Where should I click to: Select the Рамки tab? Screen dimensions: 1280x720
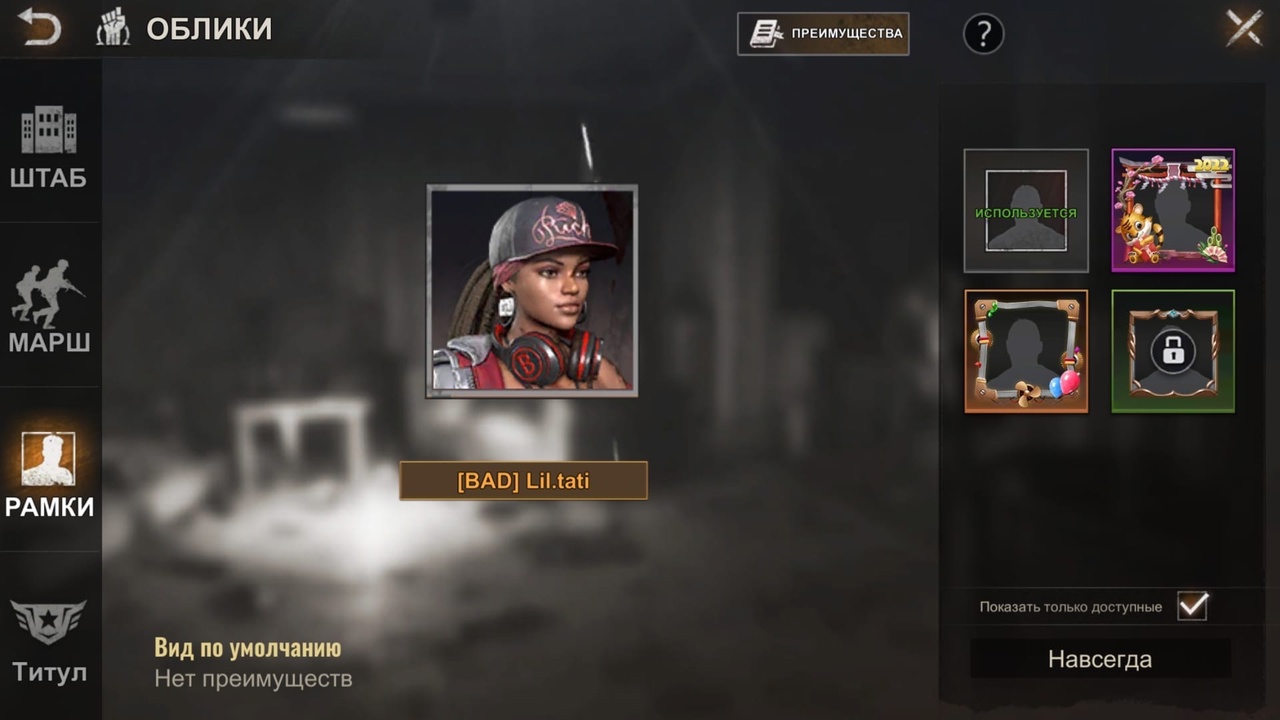(49, 475)
